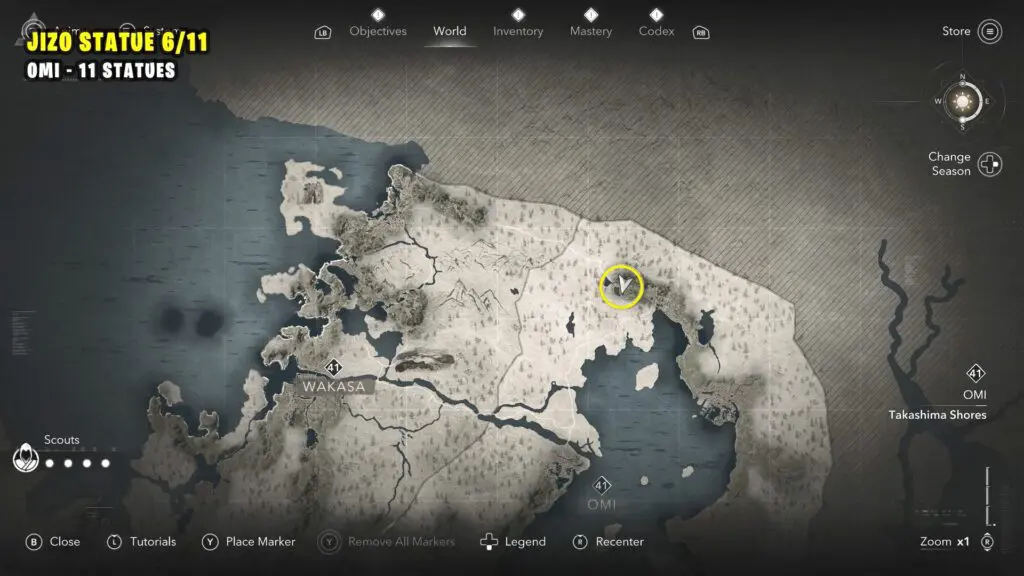1024x576 pixels.
Task: Open the Store
Action: 989,32
